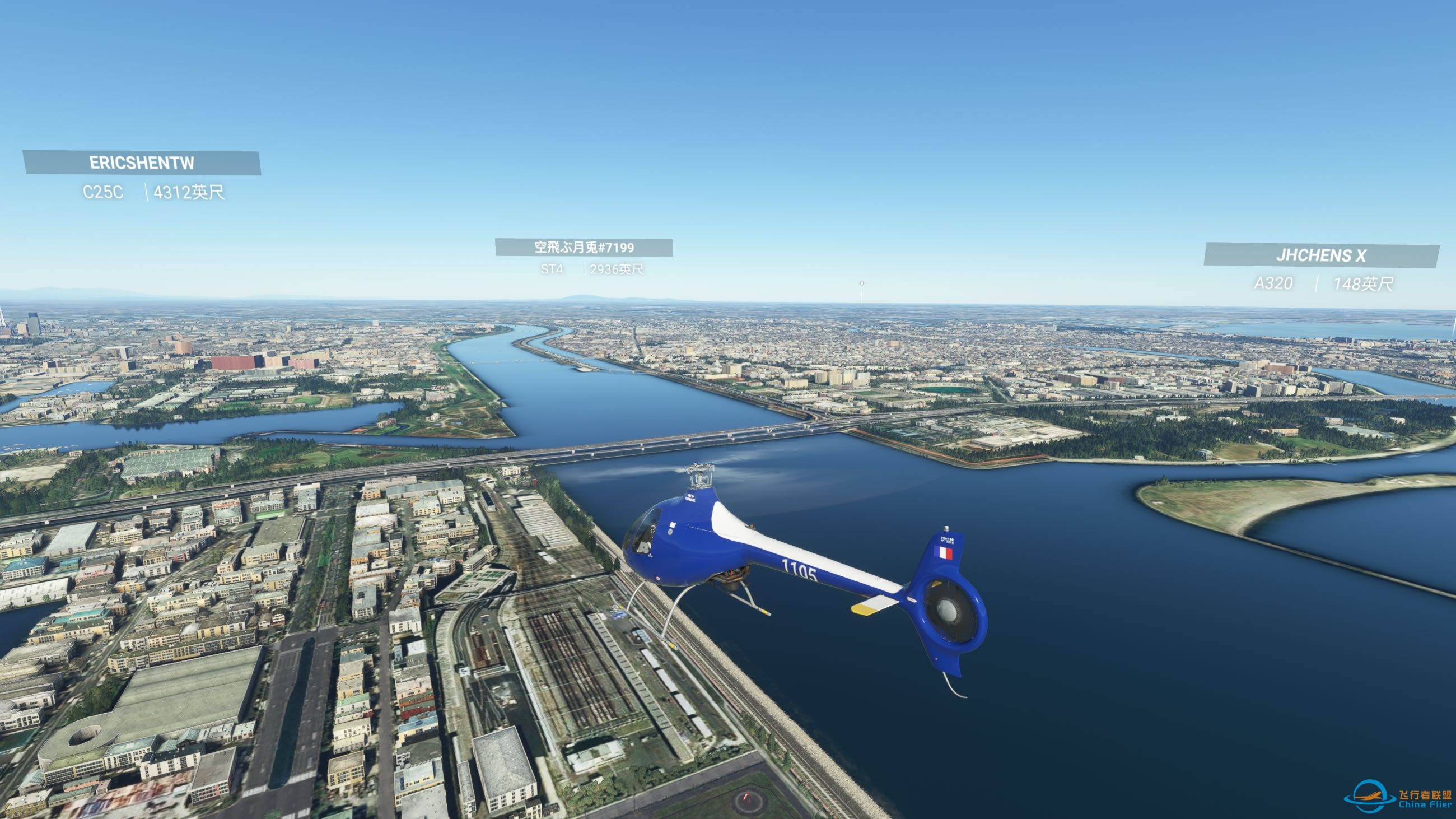
Task: Click the 空飛ぶ月兎#7199 player nameplate
Action: coord(584,248)
